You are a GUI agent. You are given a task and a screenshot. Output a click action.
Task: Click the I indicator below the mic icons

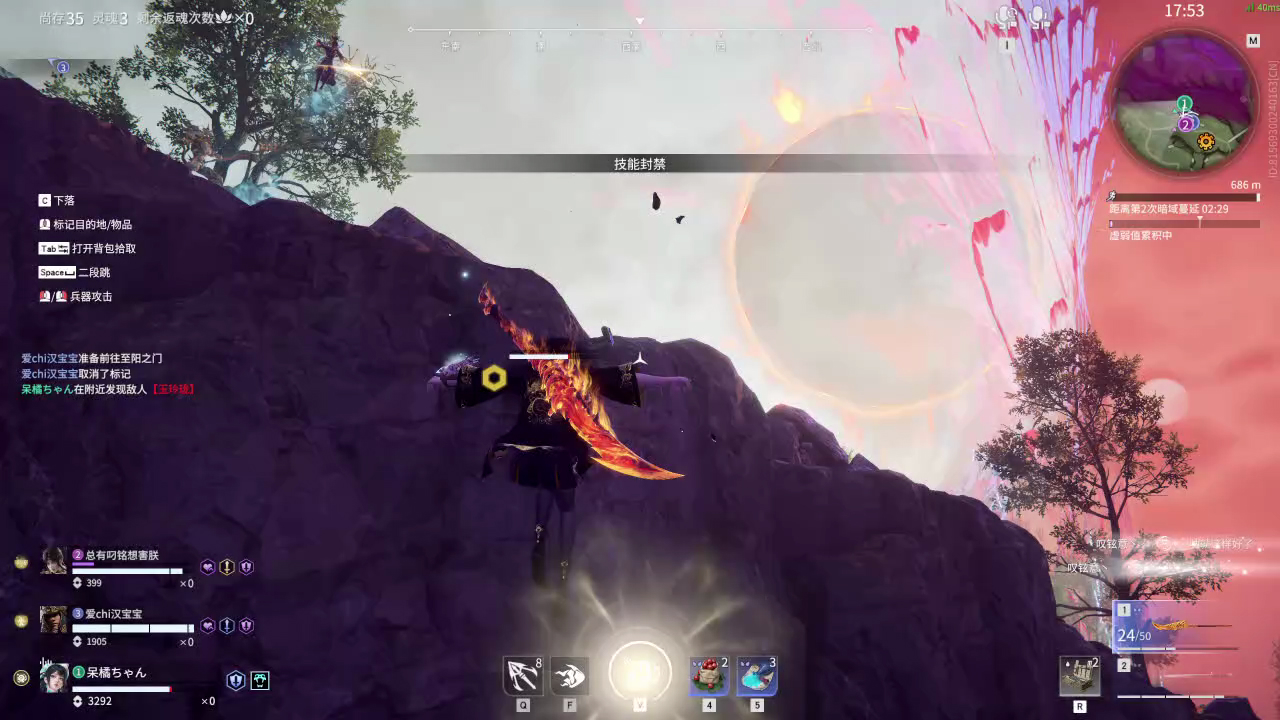pos(1006,43)
